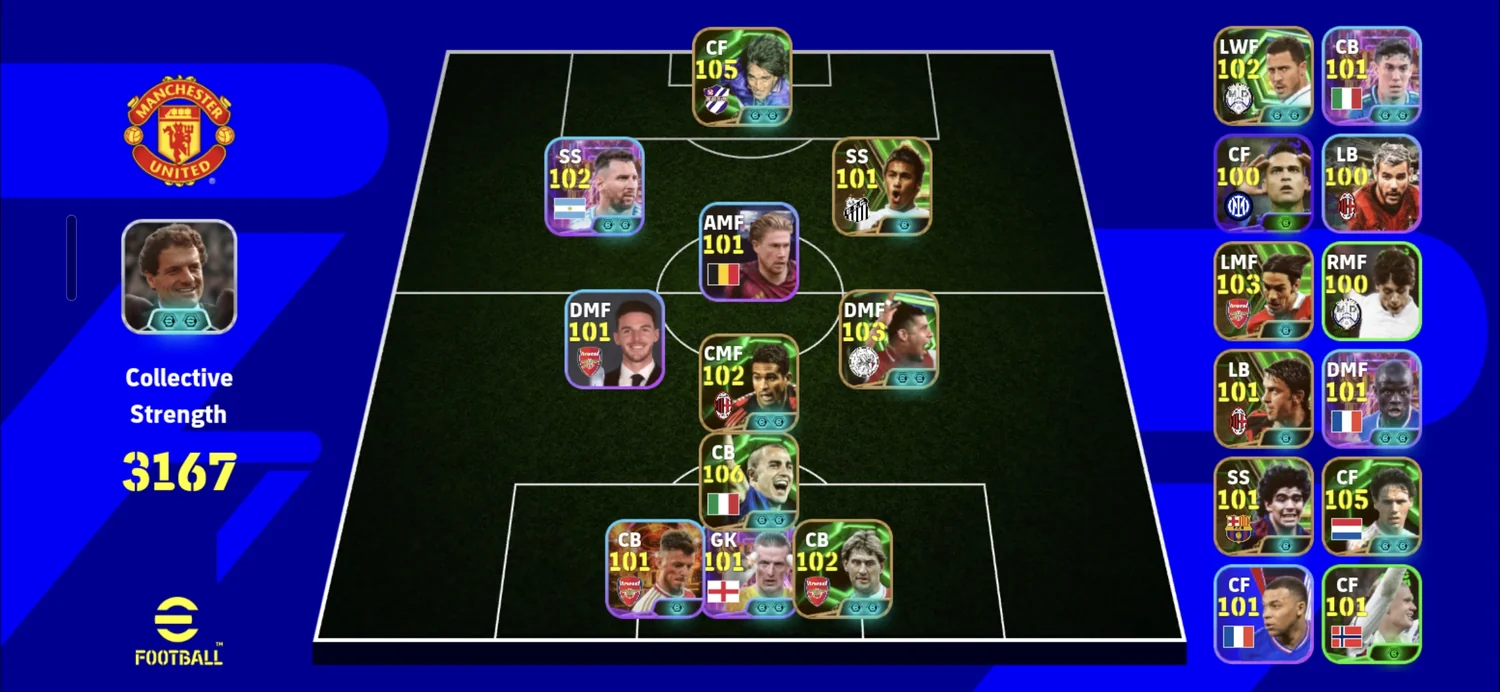The width and height of the screenshot is (1500, 692).
Task: Select the DMF 101 substitute with France flag
Action: point(1371,398)
